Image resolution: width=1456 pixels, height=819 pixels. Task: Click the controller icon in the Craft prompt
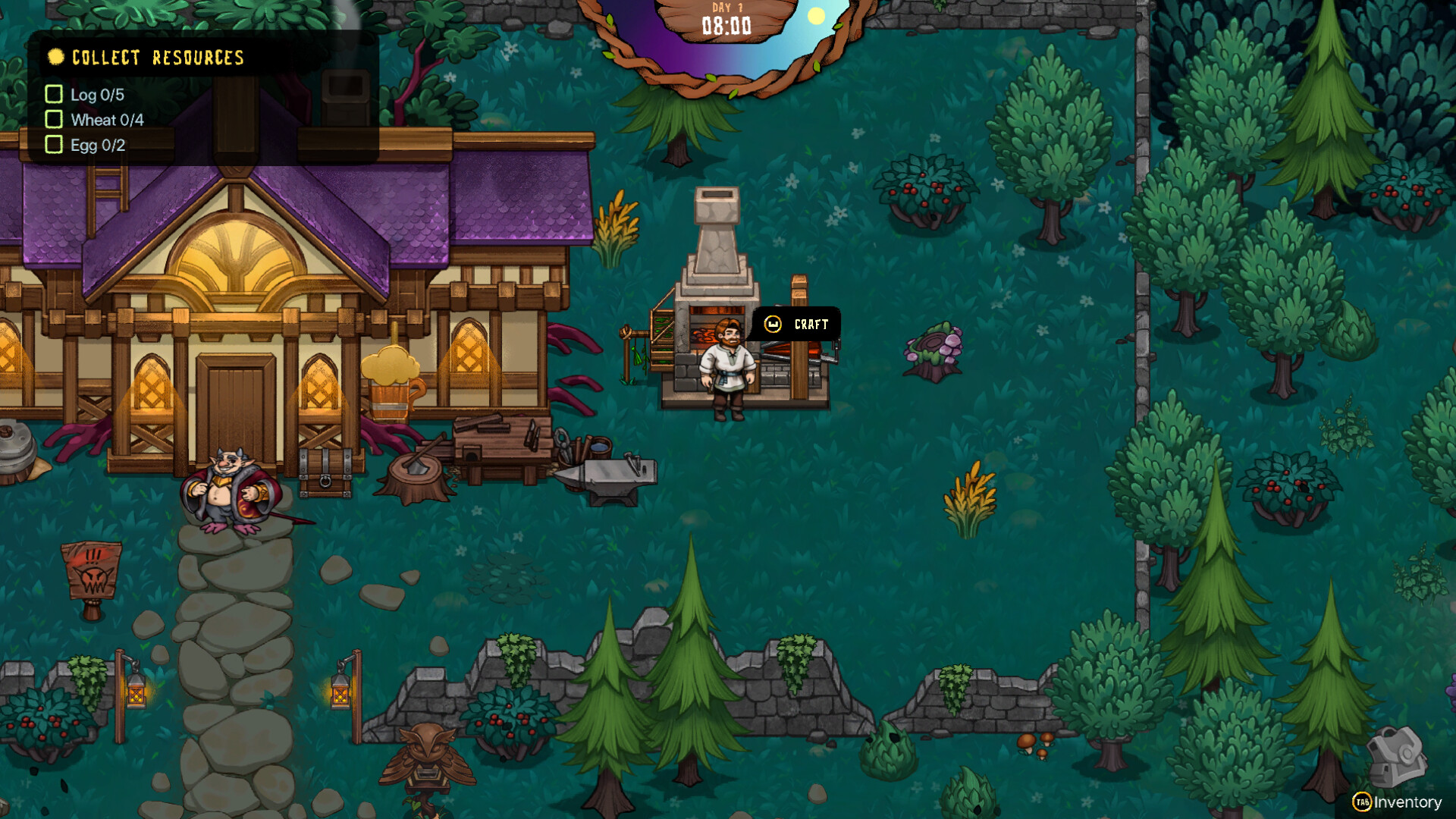(773, 325)
